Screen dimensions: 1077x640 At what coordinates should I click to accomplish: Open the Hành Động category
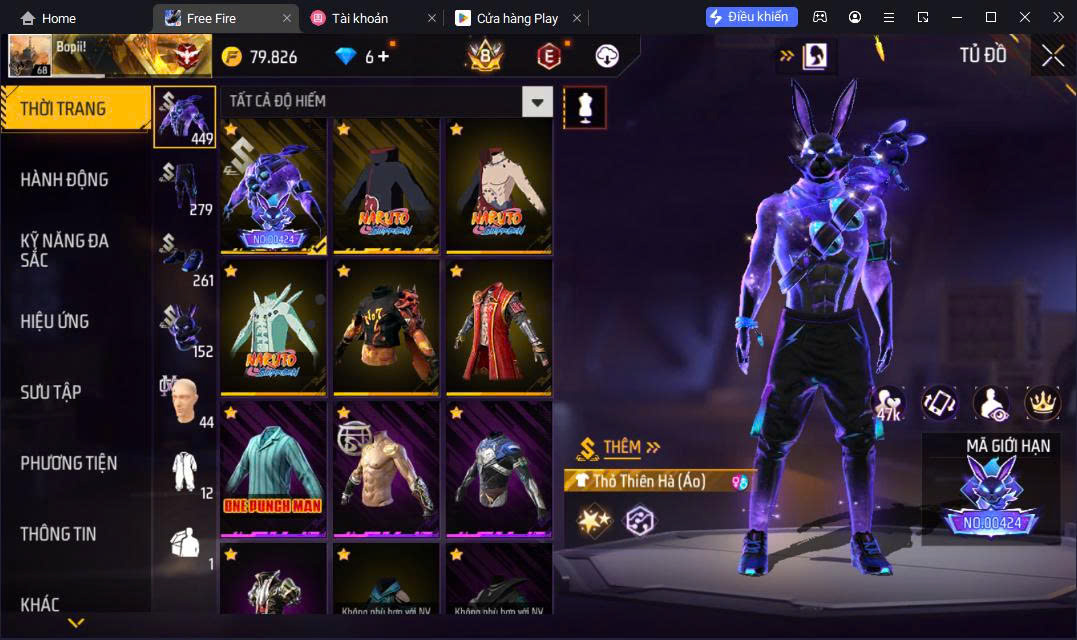click(64, 180)
